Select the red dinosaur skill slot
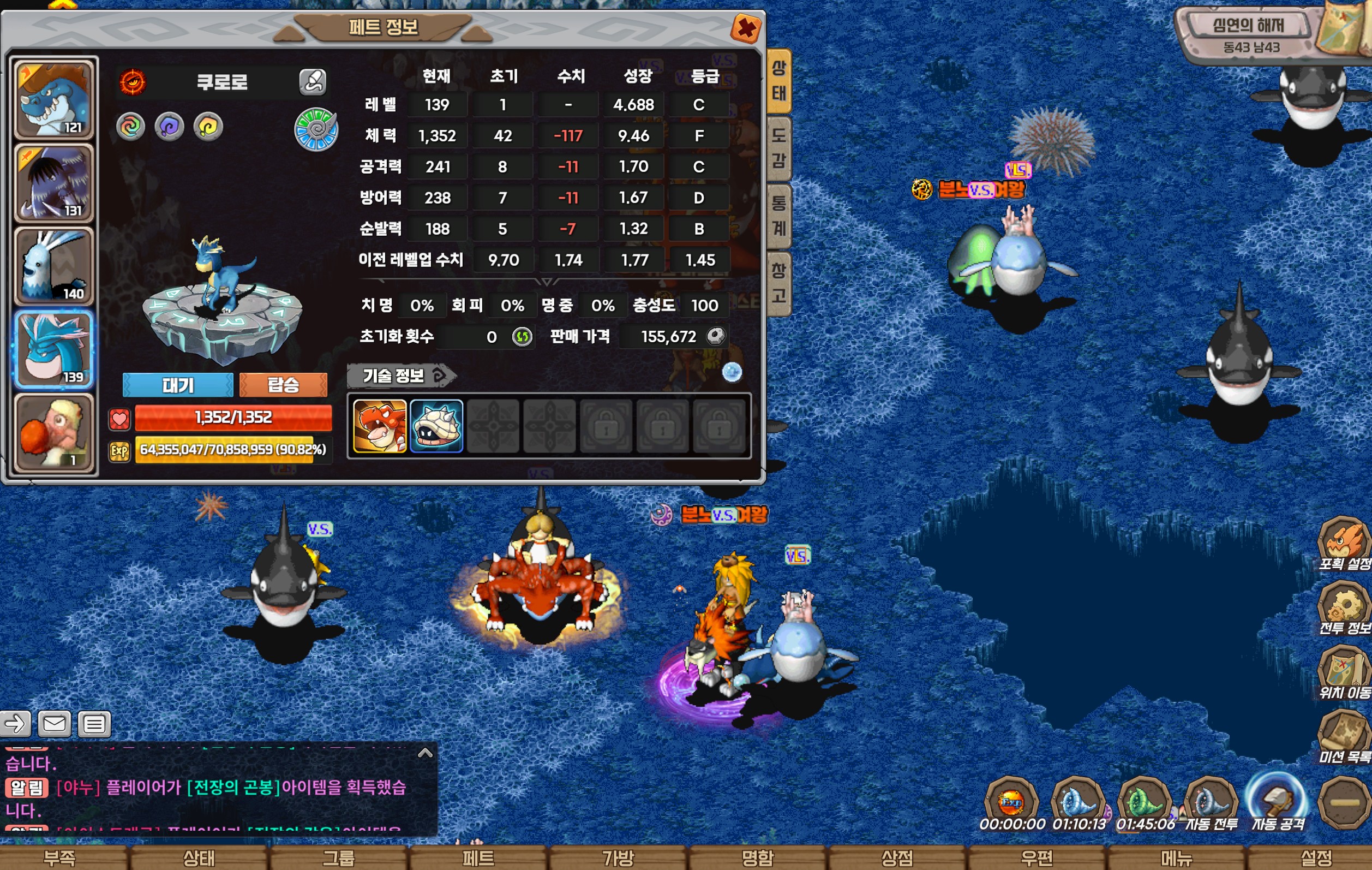Screen dimensions: 1372x870 click(380, 426)
